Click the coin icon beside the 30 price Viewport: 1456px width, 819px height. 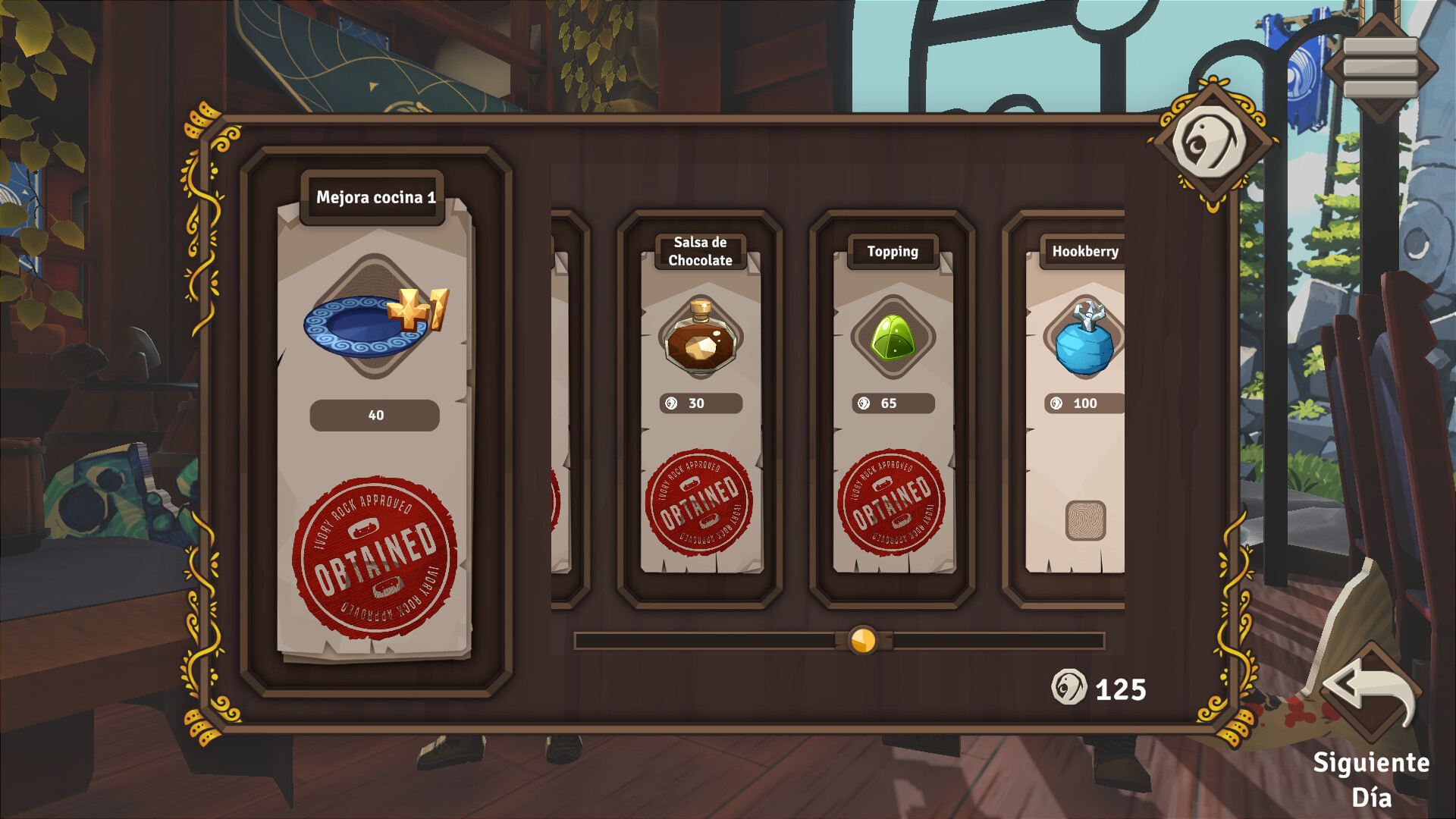[671, 404]
